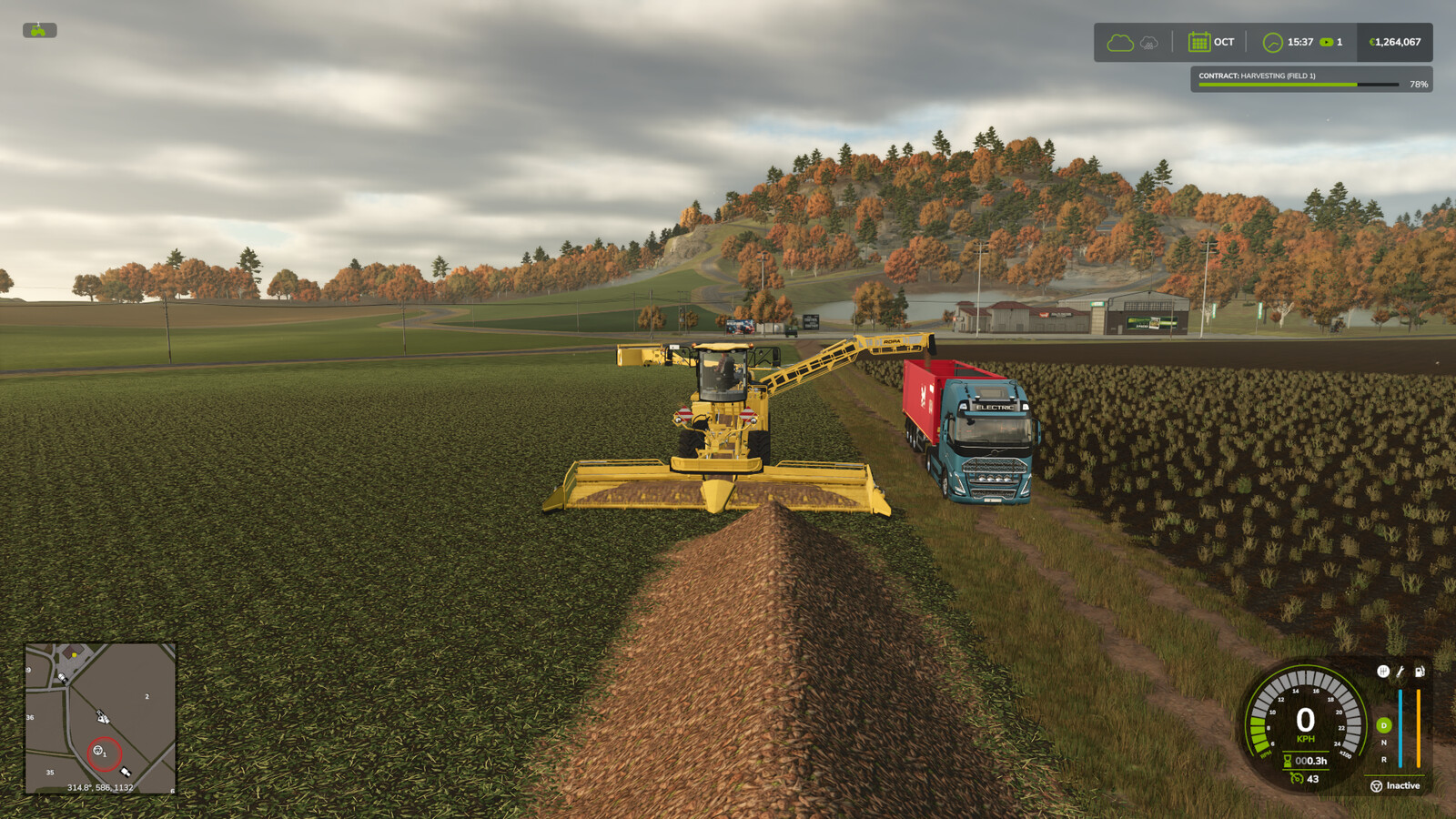Viewport: 1456px width, 819px height.
Task: Click the time scale play icon showing 1
Action: pos(1327,42)
